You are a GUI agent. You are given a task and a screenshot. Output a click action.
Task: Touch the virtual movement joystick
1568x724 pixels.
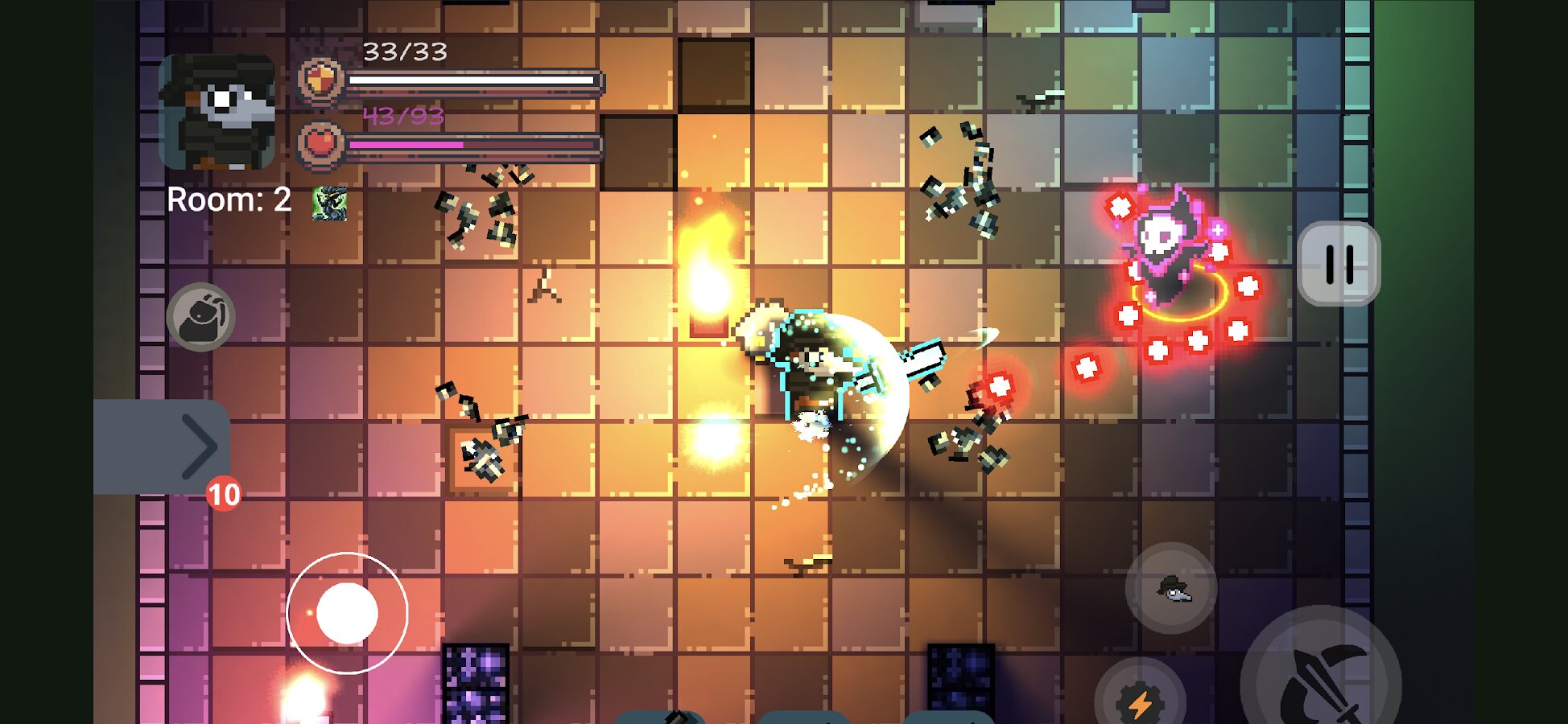point(347,613)
